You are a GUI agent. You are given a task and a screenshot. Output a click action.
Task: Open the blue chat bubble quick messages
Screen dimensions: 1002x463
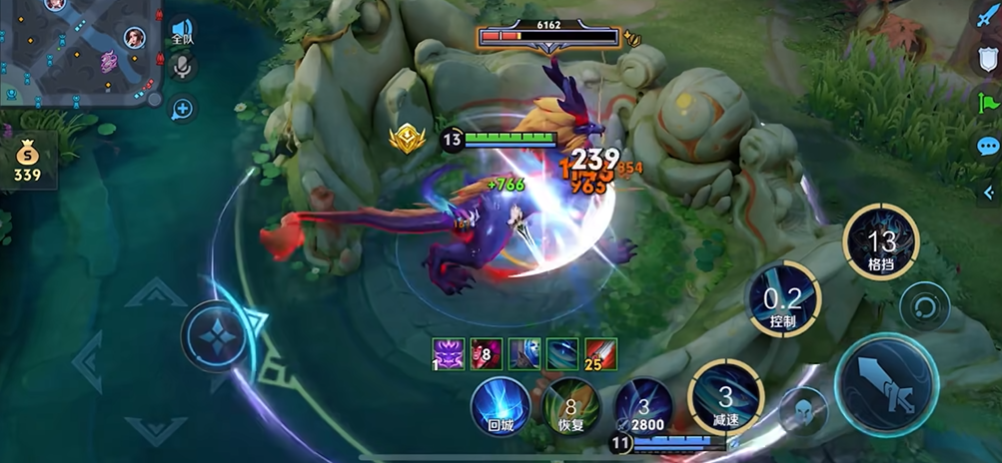point(988,146)
